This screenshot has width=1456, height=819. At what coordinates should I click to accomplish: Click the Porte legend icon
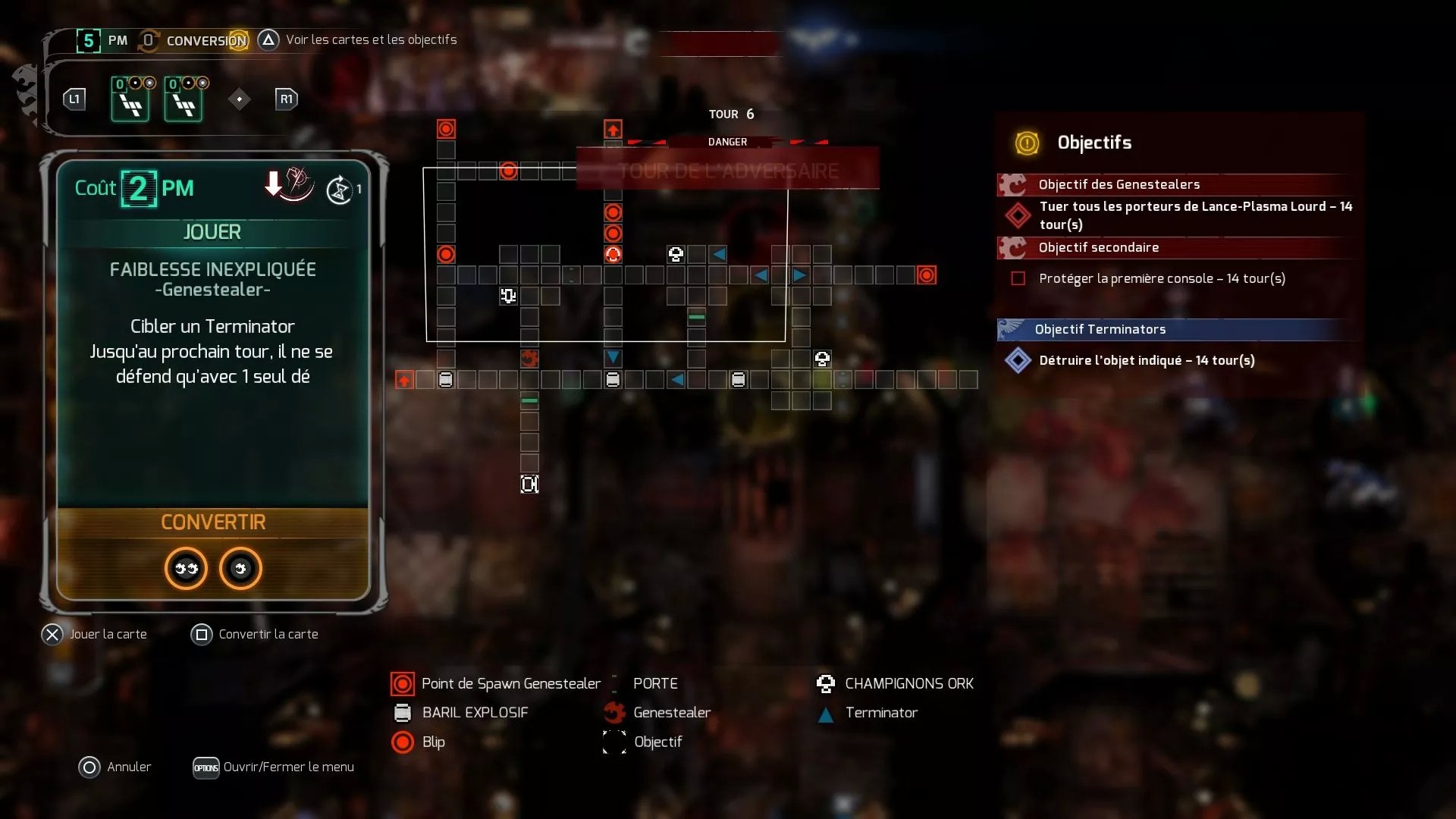[613, 683]
